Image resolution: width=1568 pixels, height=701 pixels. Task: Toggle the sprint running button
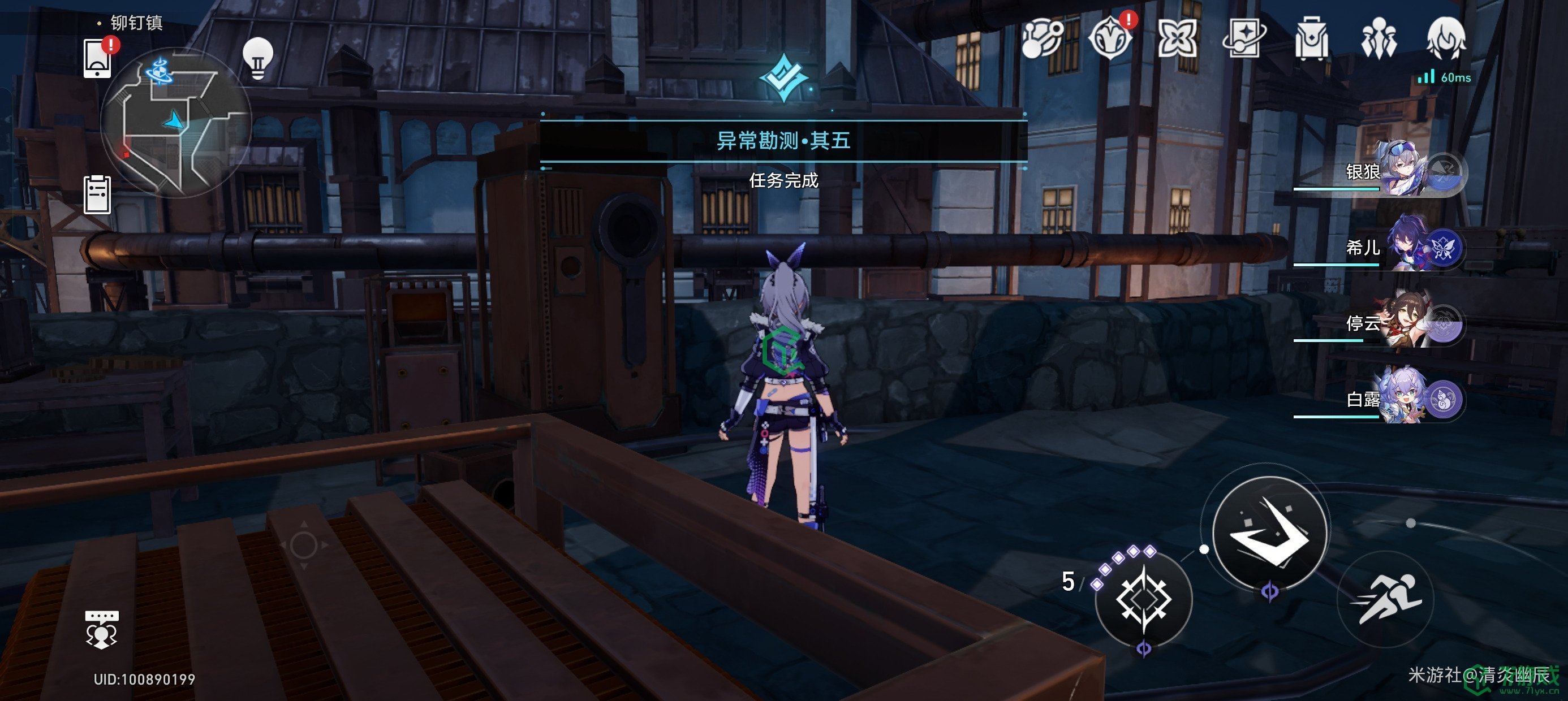pos(1386,599)
